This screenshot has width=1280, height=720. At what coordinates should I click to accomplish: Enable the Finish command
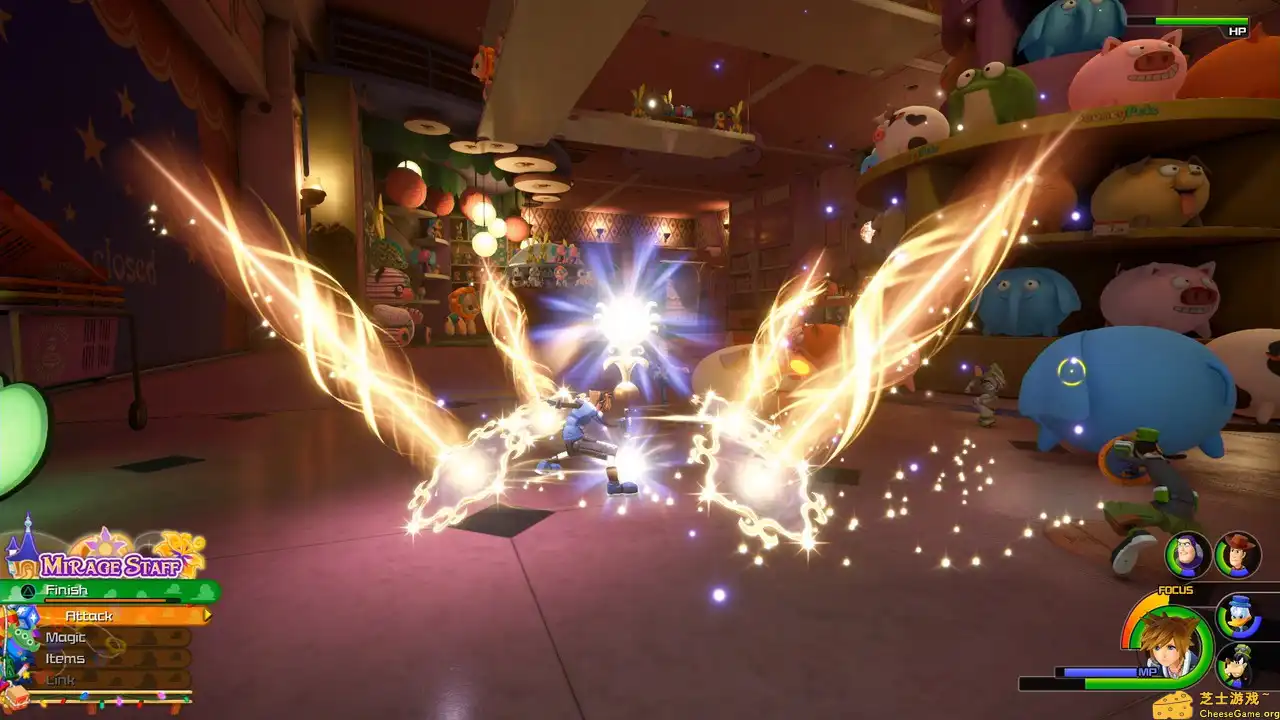[66, 589]
